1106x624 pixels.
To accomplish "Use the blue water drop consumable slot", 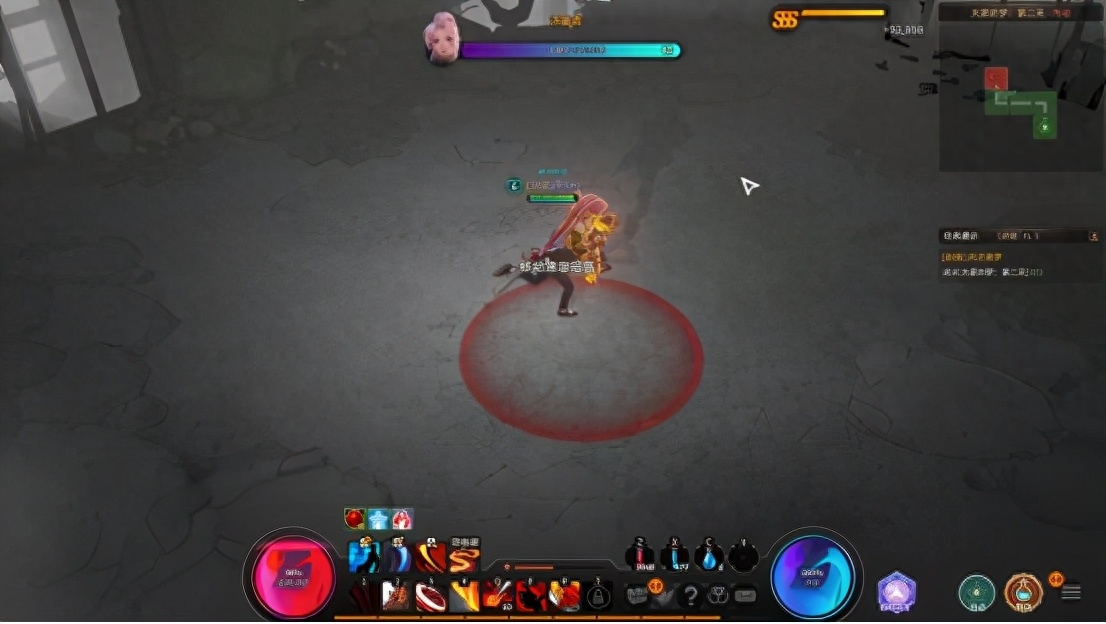I will click(708, 557).
